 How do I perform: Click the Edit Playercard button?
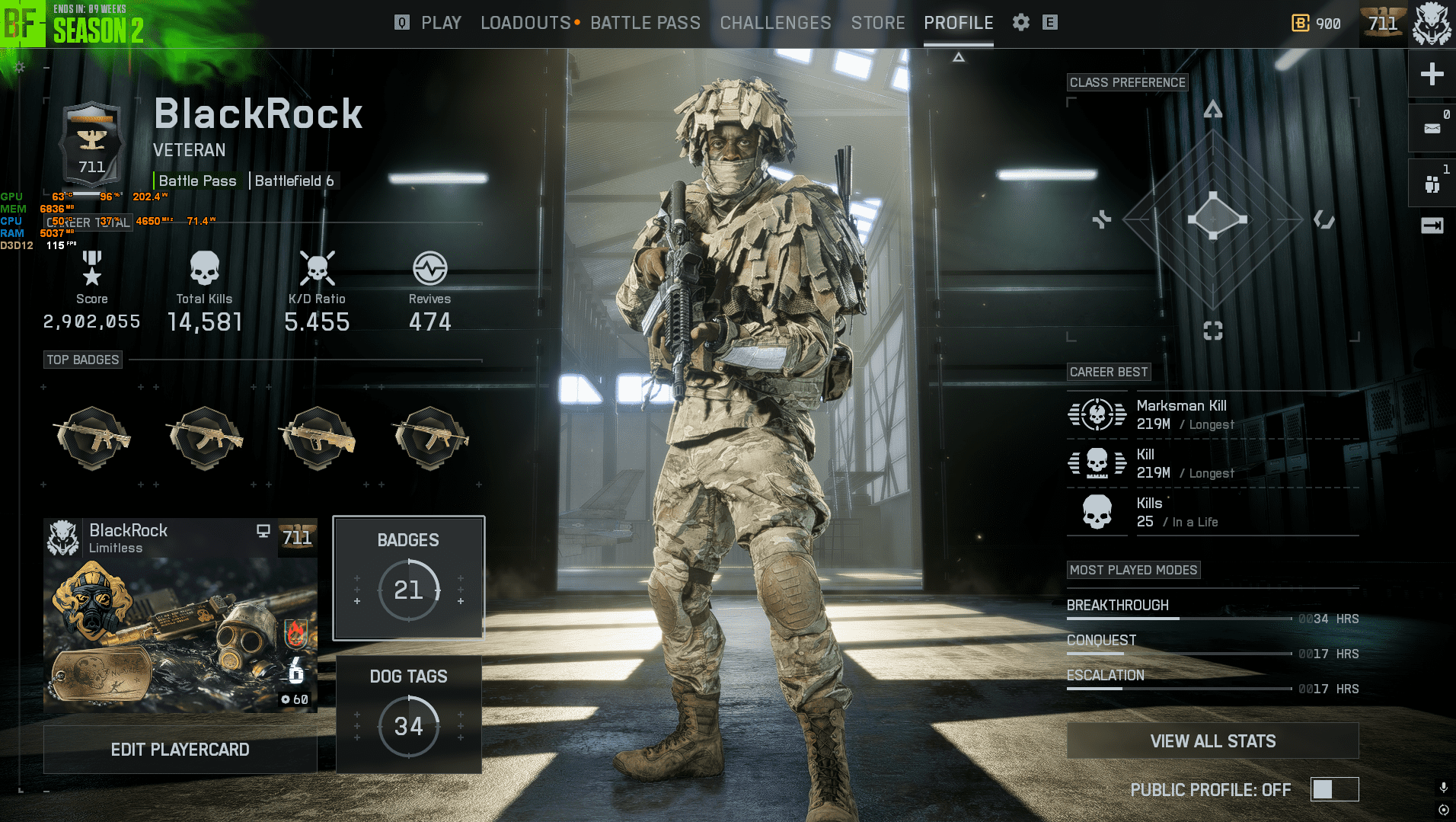tap(180, 750)
